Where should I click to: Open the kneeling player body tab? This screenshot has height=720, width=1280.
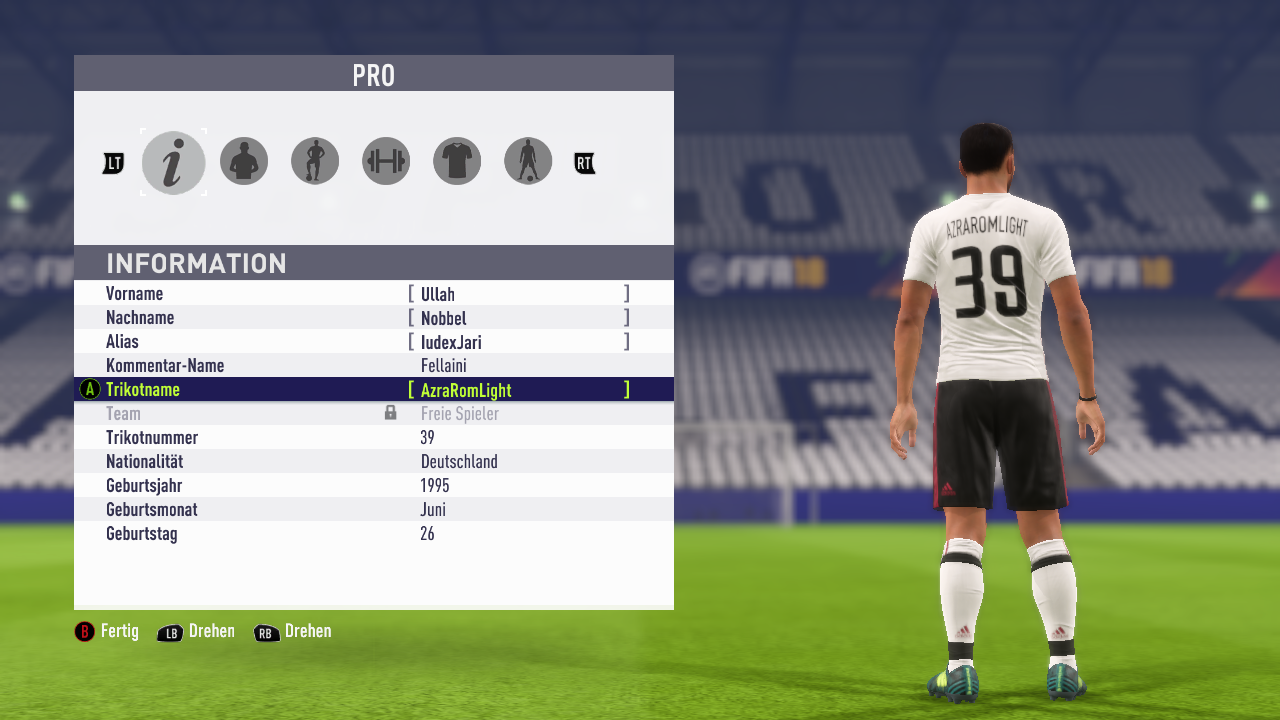[x=315, y=161]
